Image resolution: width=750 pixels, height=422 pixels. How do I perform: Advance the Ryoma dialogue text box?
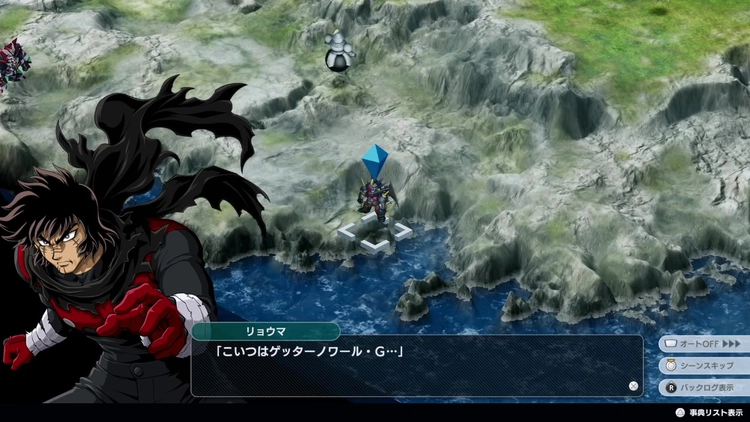(x=416, y=366)
